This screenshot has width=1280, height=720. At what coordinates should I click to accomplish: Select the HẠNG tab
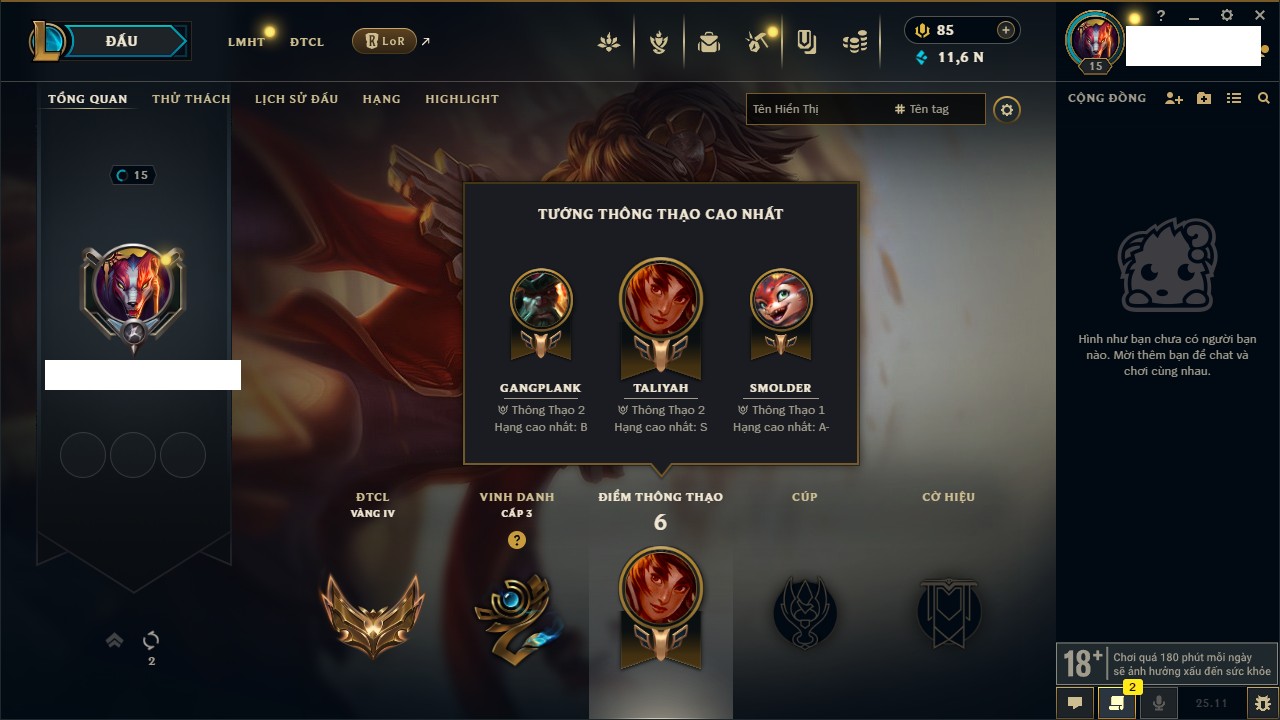point(381,99)
